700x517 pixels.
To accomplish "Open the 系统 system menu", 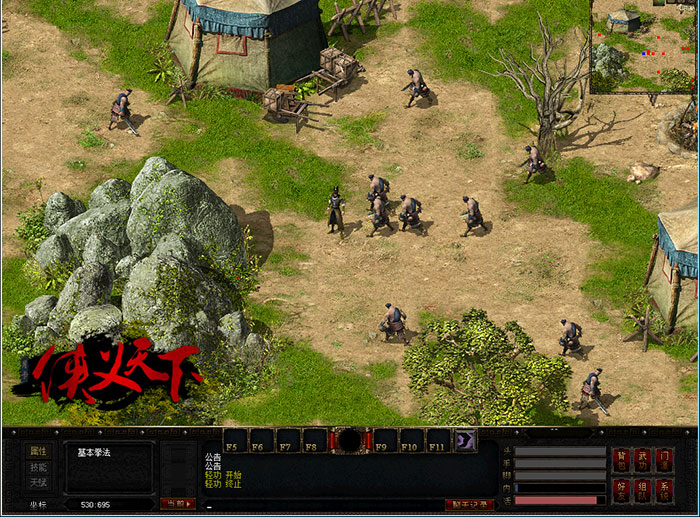I will pyautogui.click(x=665, y=490).
